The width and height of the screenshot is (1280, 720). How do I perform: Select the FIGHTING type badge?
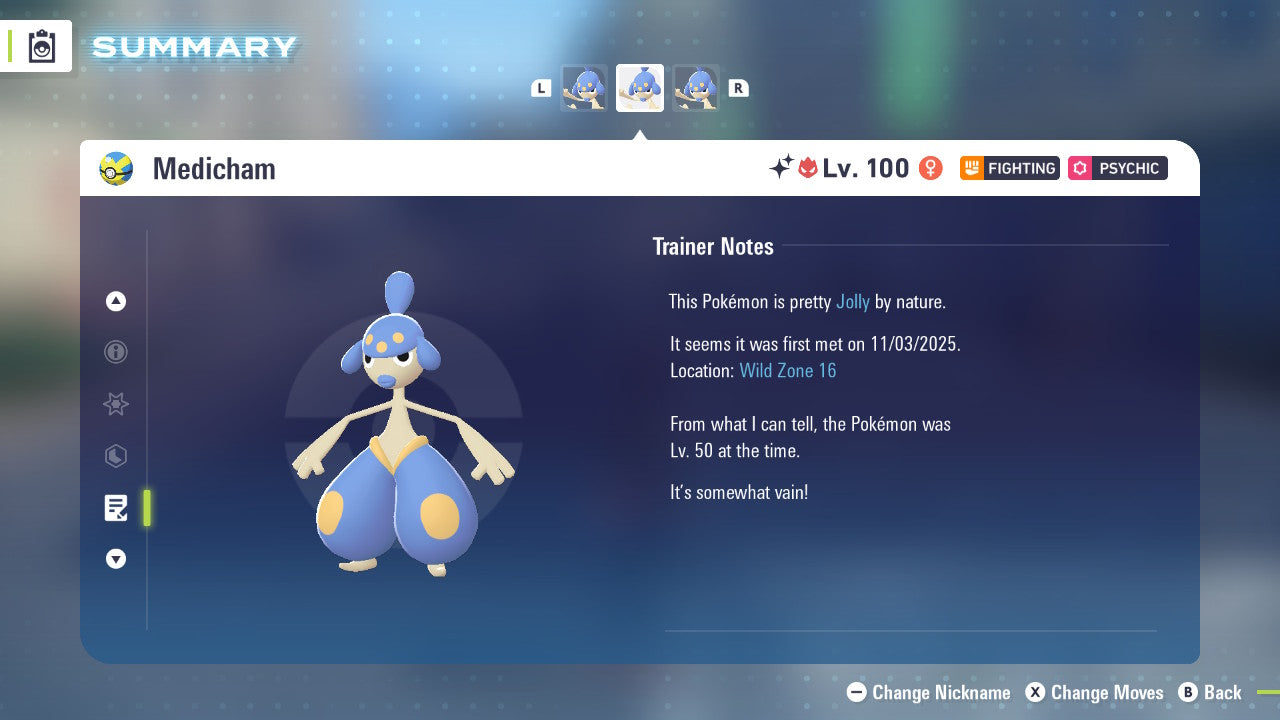coord(1009,168)
